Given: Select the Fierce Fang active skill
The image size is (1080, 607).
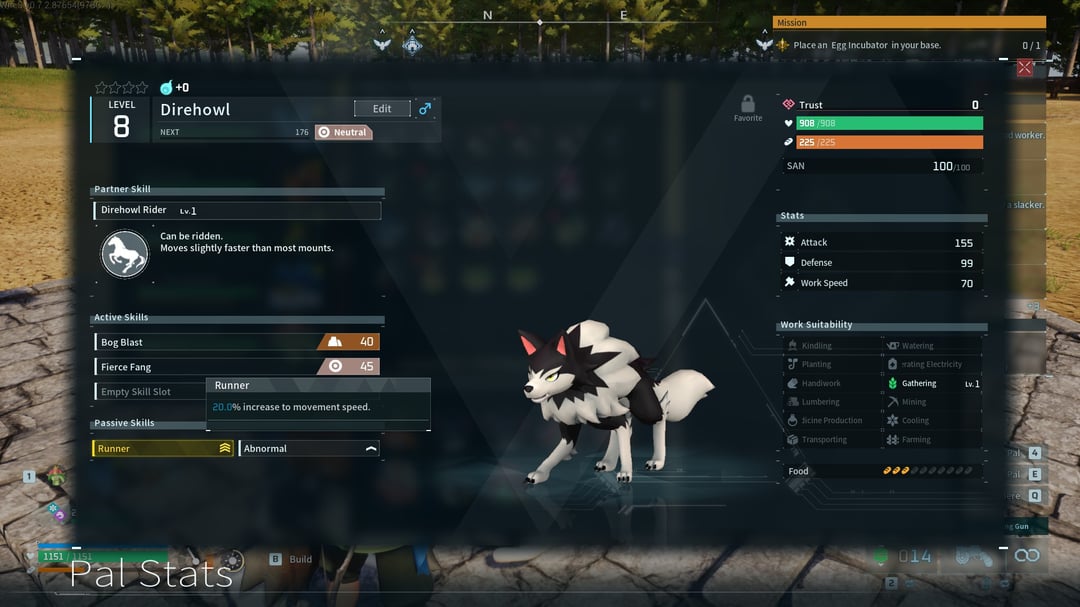Looking at the screenshot, I should (236, 367).
